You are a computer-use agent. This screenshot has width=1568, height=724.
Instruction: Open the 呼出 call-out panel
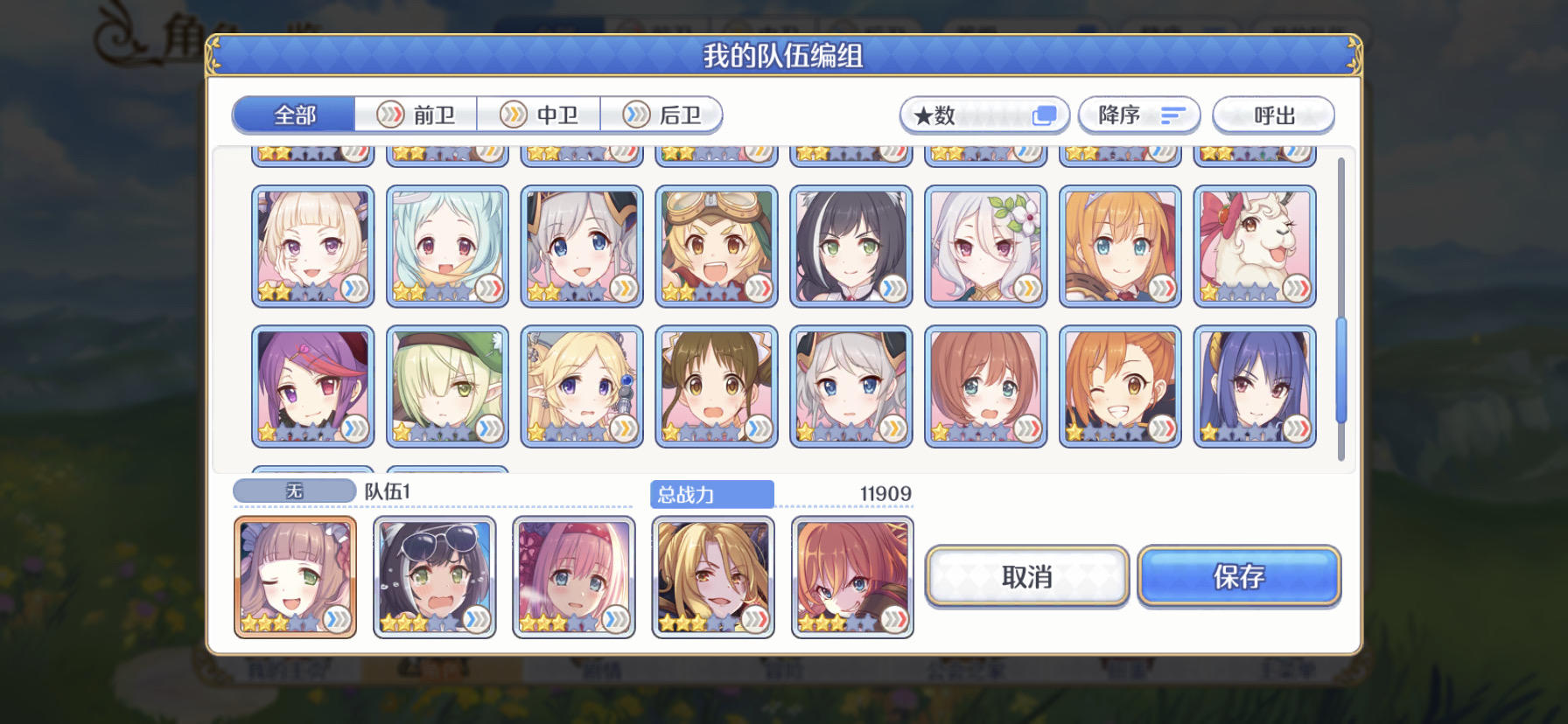tap(1271, 115)
